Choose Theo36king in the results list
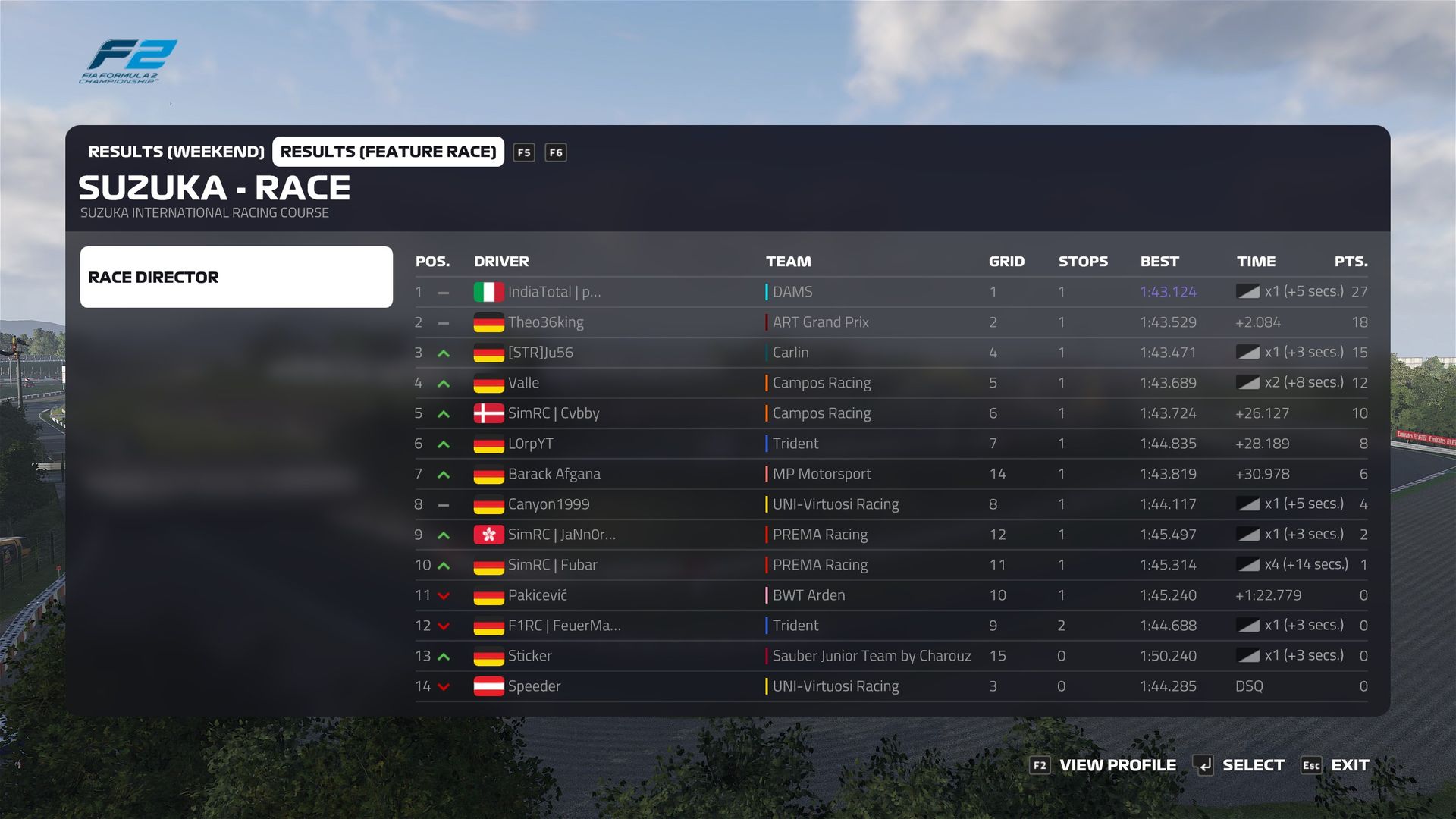Viewport: 1456px width, 819px height. click(546, 322)
